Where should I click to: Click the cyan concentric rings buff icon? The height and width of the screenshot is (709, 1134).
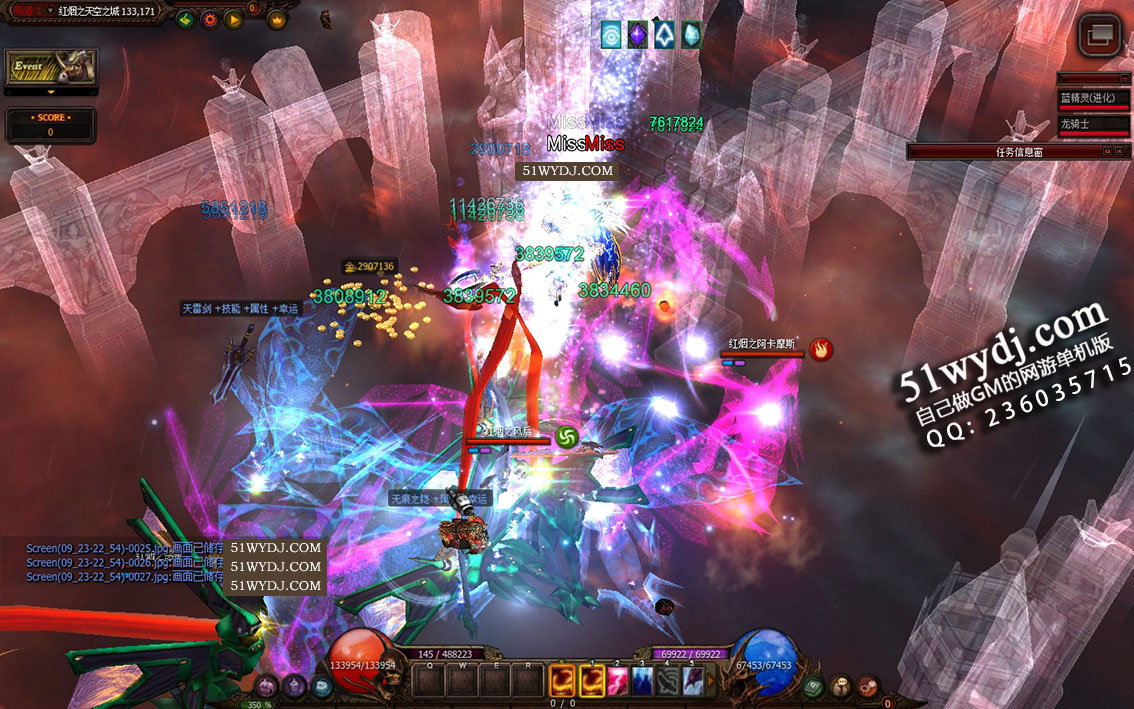(x=611, y=36)
